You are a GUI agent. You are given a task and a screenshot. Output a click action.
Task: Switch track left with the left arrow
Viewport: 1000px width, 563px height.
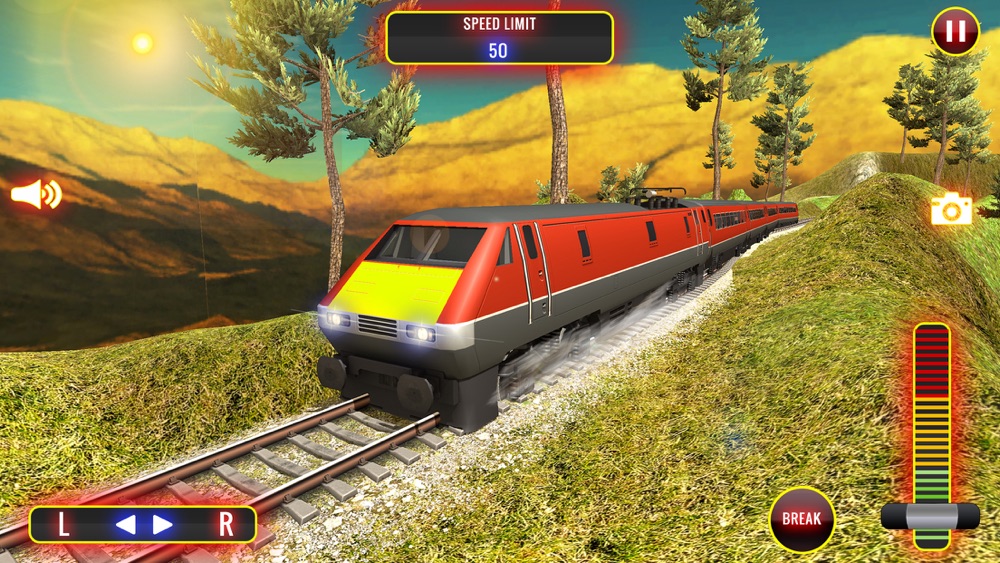point(125,524)
